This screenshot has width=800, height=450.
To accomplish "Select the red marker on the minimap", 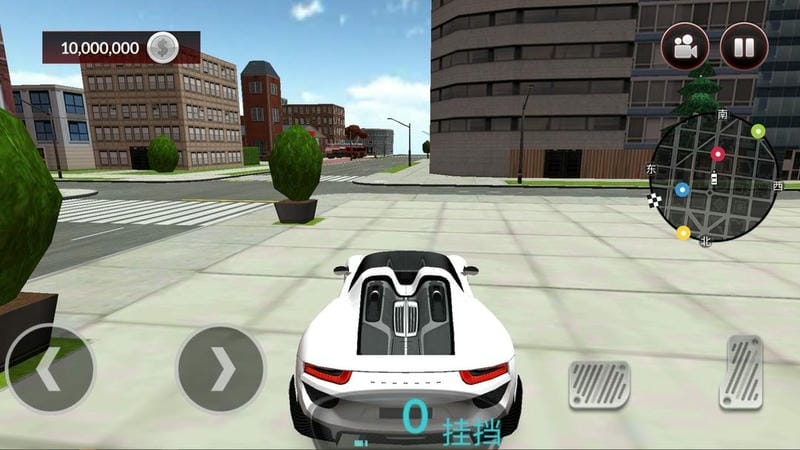I will pyautogui.click(x=717, y=154).
